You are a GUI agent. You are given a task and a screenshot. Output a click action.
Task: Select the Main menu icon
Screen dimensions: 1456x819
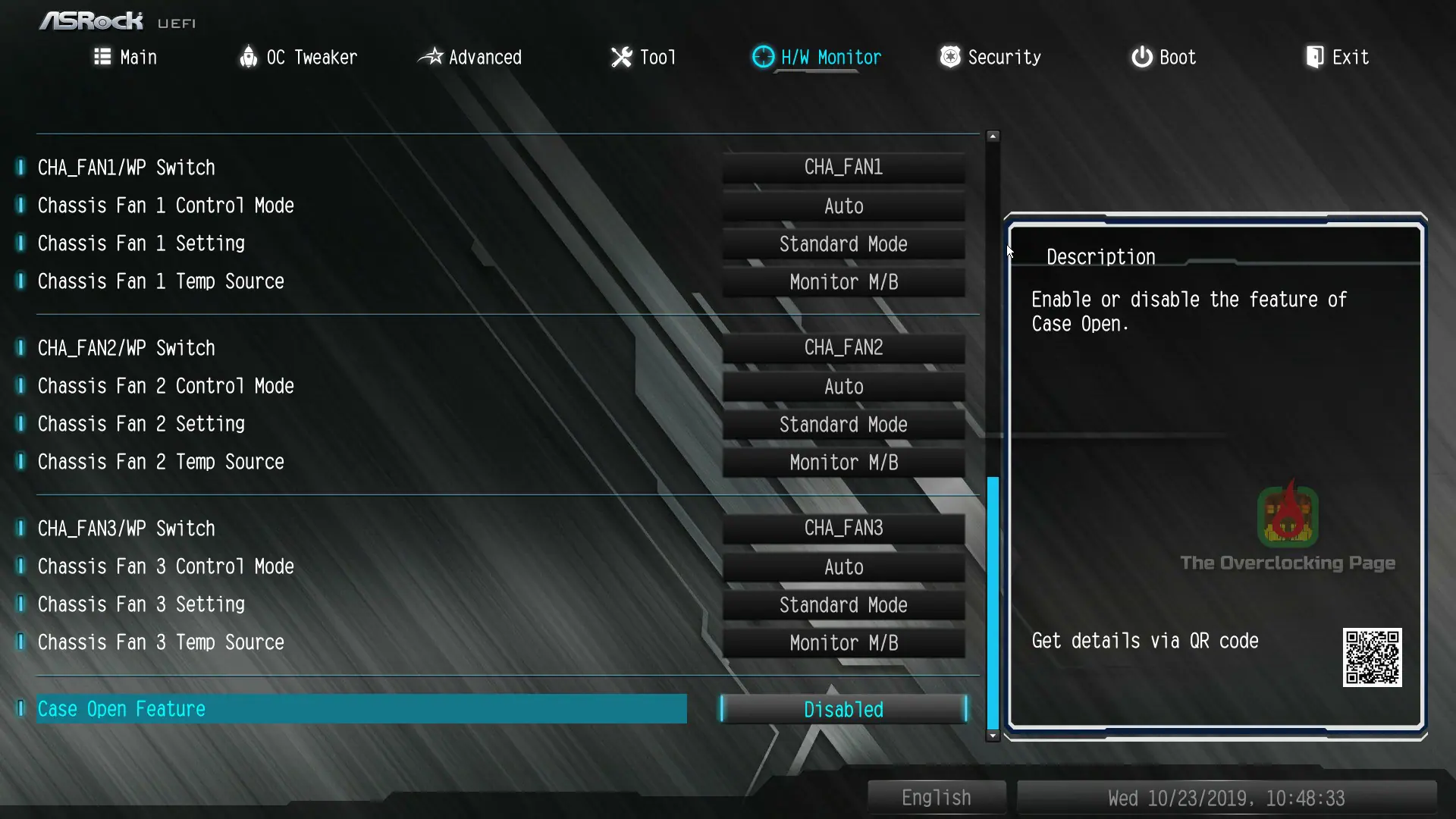tap(103, 57)
